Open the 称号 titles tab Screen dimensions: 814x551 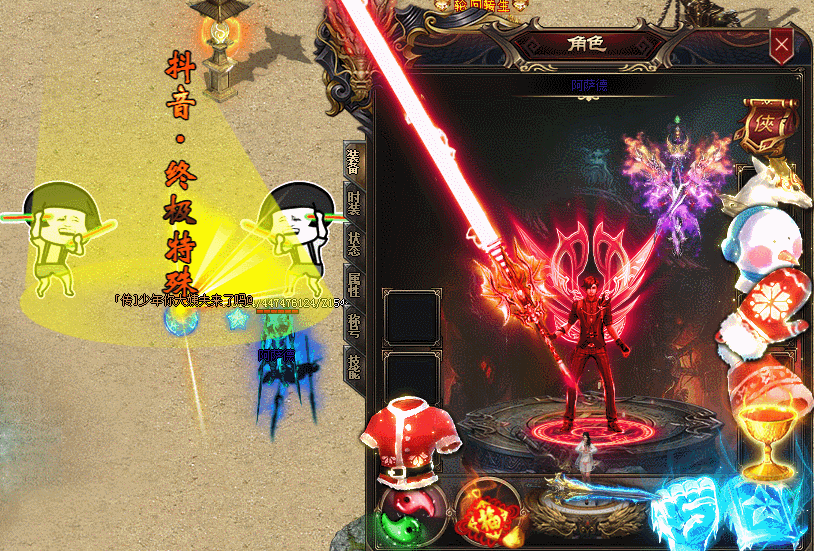pyautogui.click(x=354, y=326)
